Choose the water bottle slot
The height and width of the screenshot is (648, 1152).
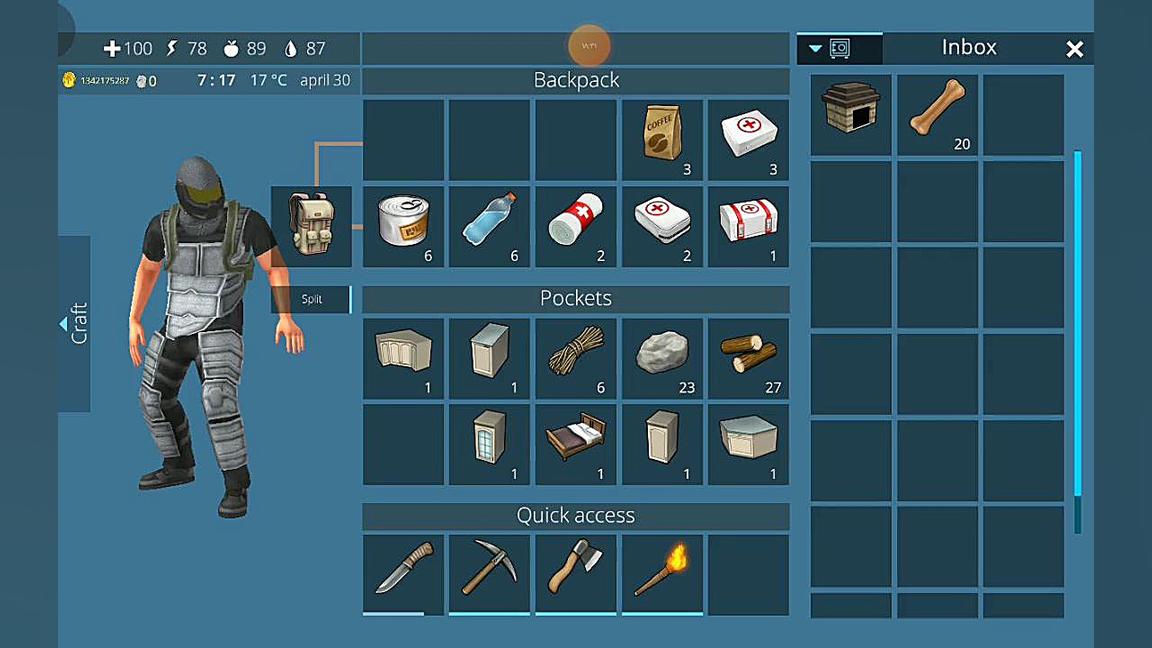click(489, 227)
